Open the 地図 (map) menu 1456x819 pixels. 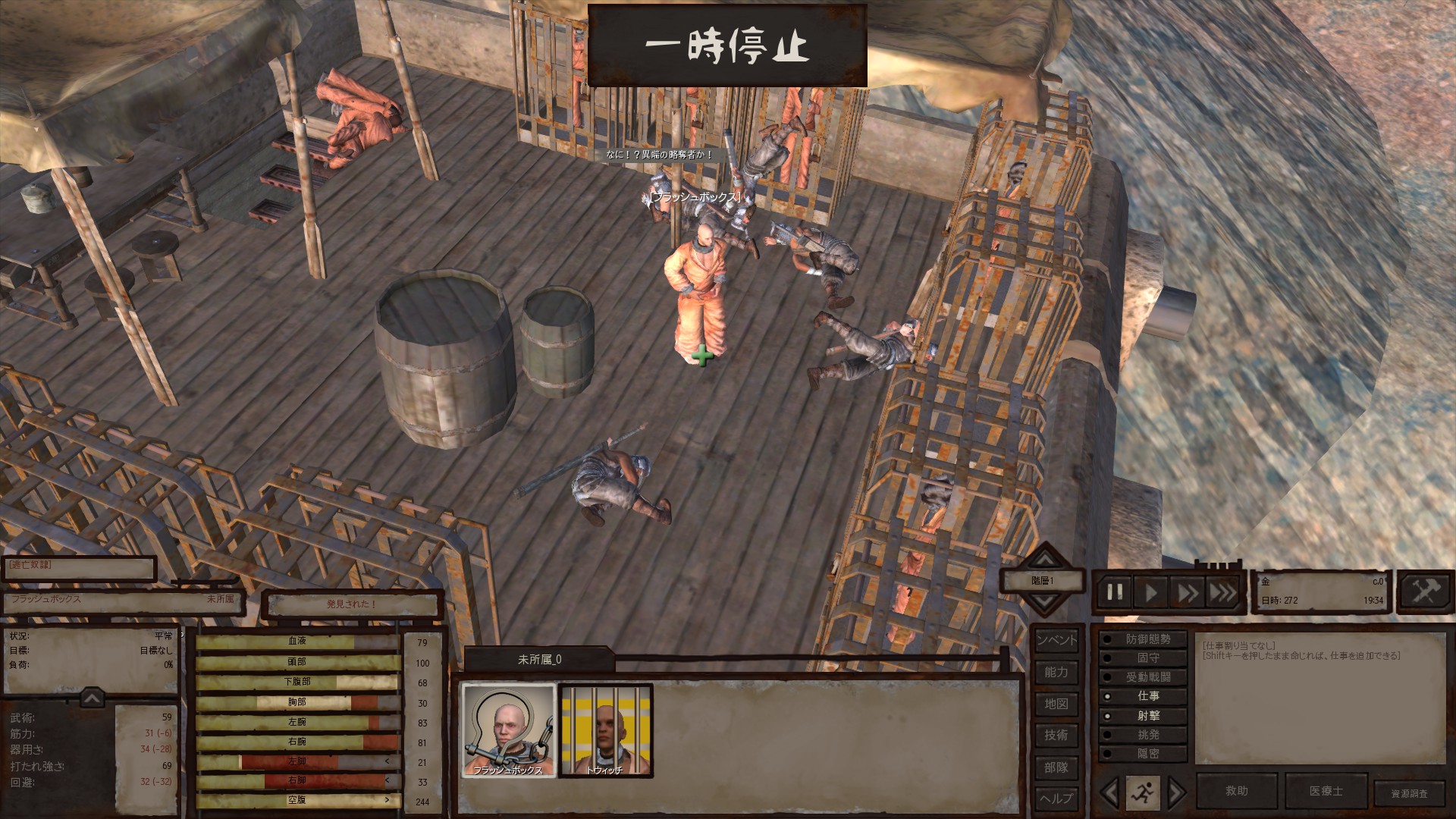(1056, 704)
